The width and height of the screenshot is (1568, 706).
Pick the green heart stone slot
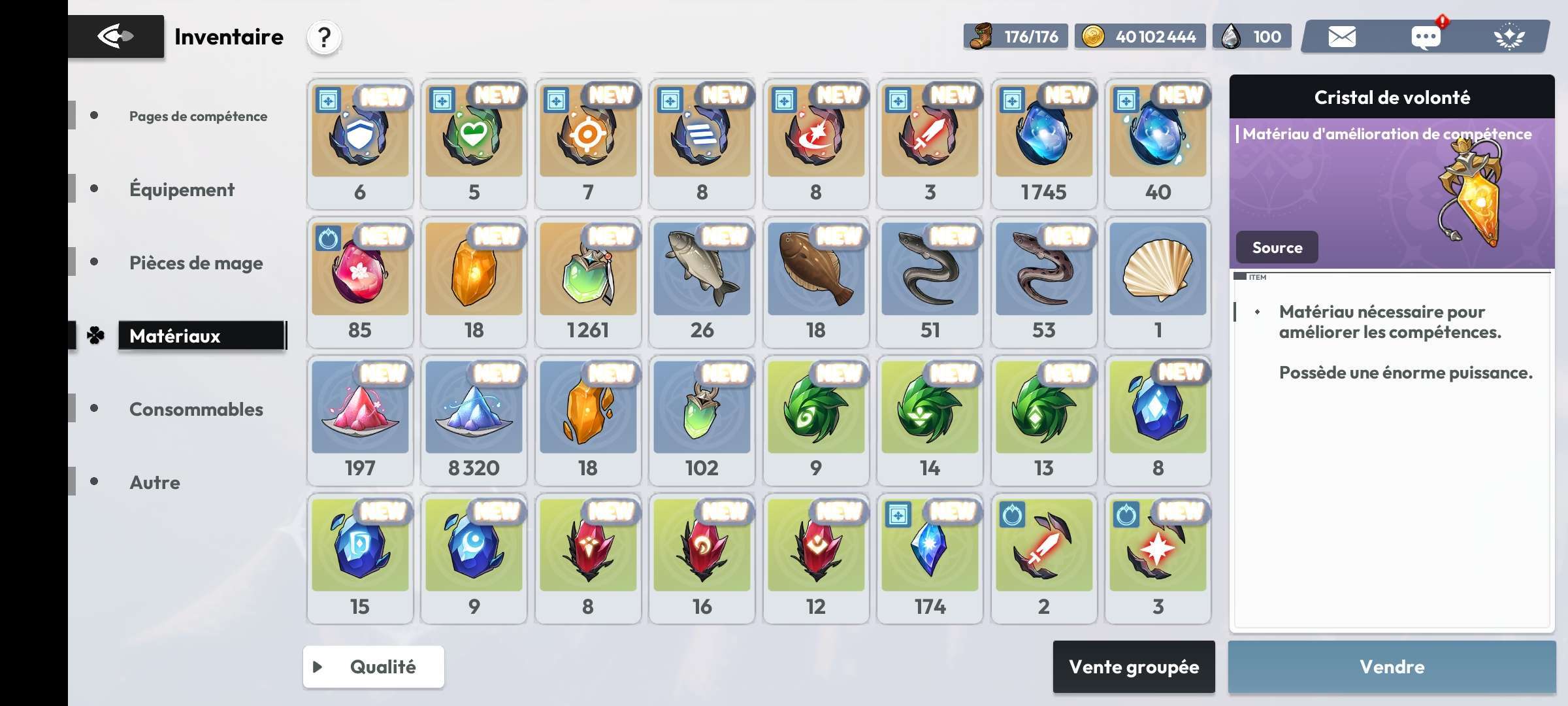tap(474, 143)
